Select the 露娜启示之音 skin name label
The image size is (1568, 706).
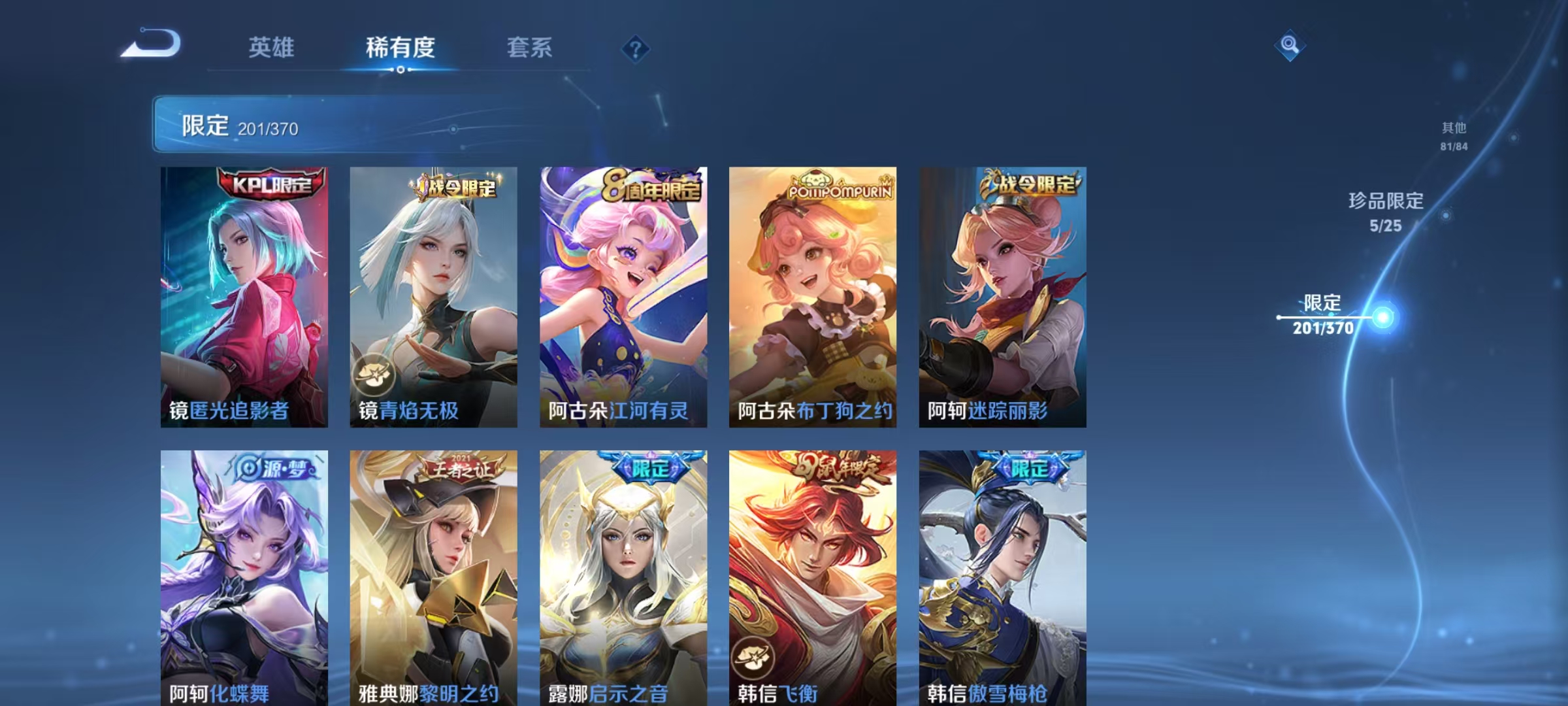pyautogui.click(x=608, y=696)
